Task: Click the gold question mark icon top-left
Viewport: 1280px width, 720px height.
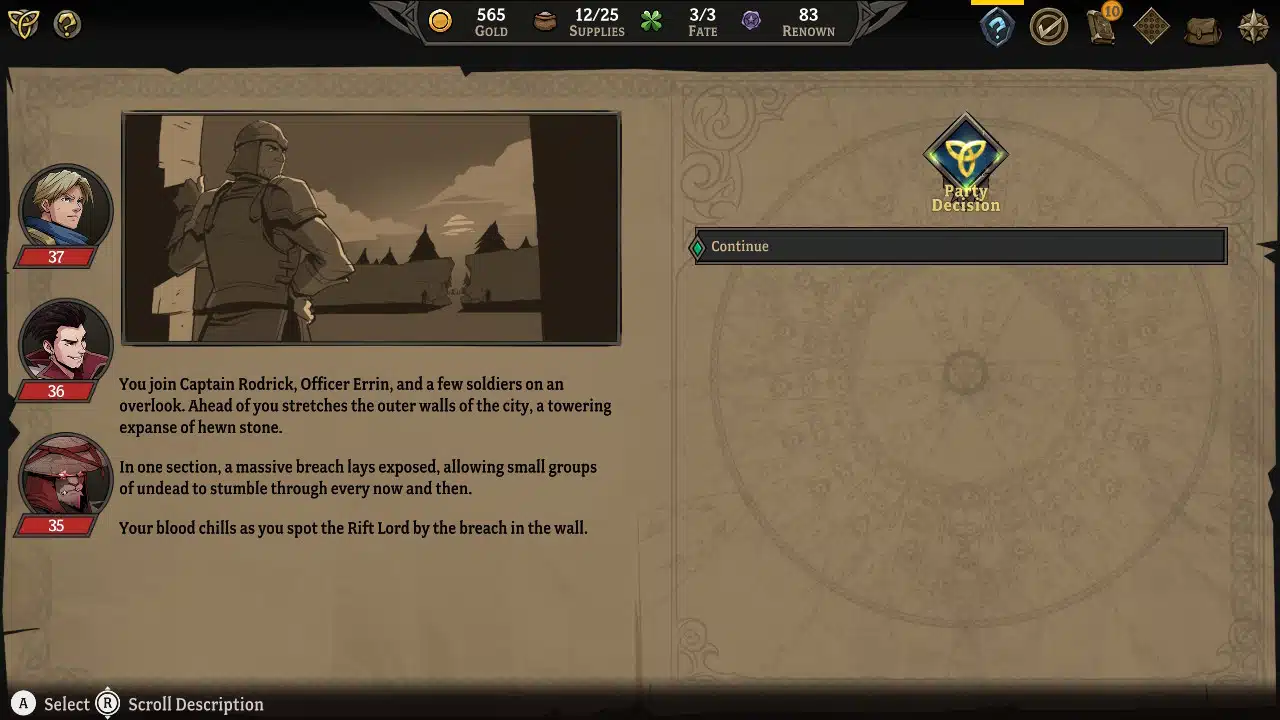Action: coord(66,24)
